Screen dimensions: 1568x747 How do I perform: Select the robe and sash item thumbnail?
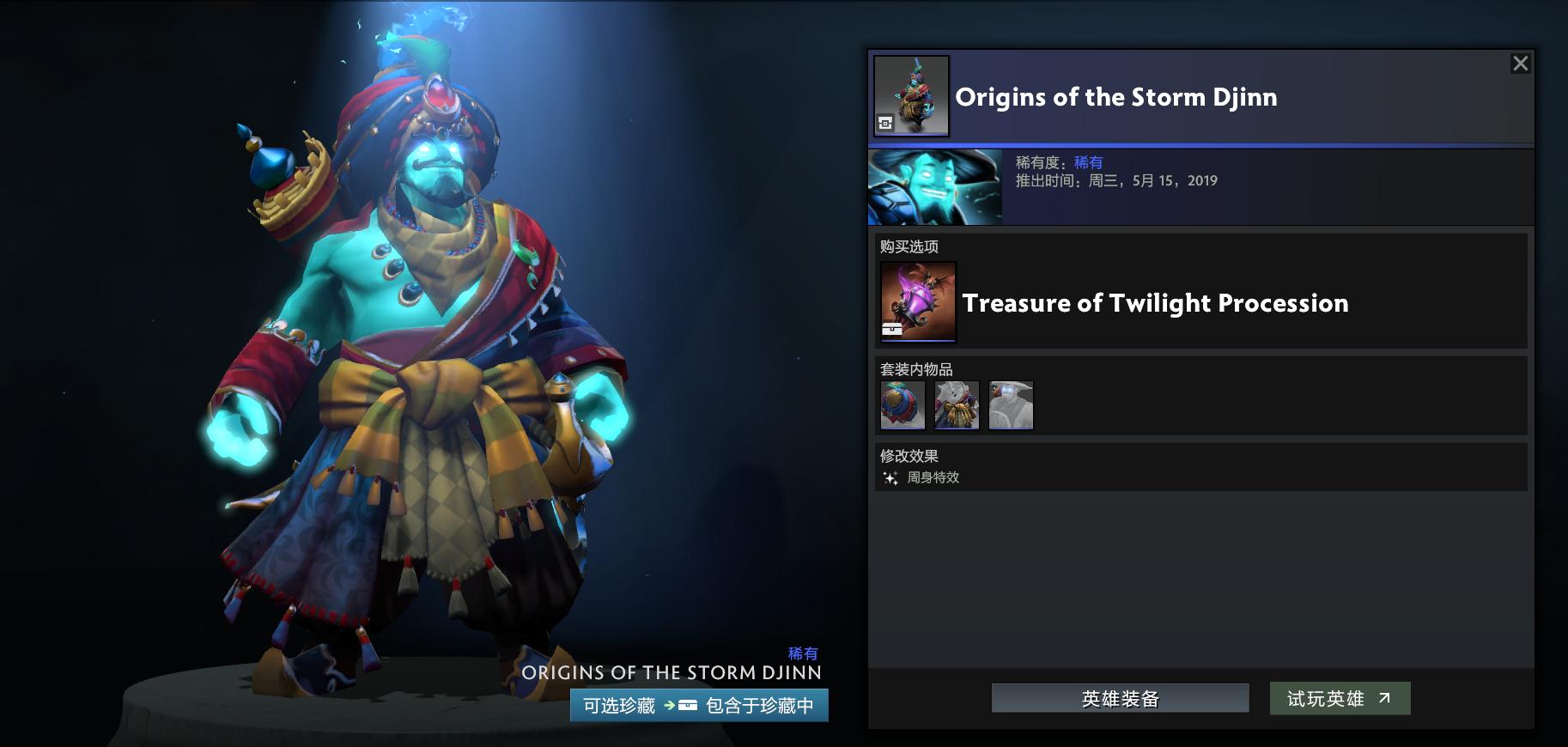(957, 404)
